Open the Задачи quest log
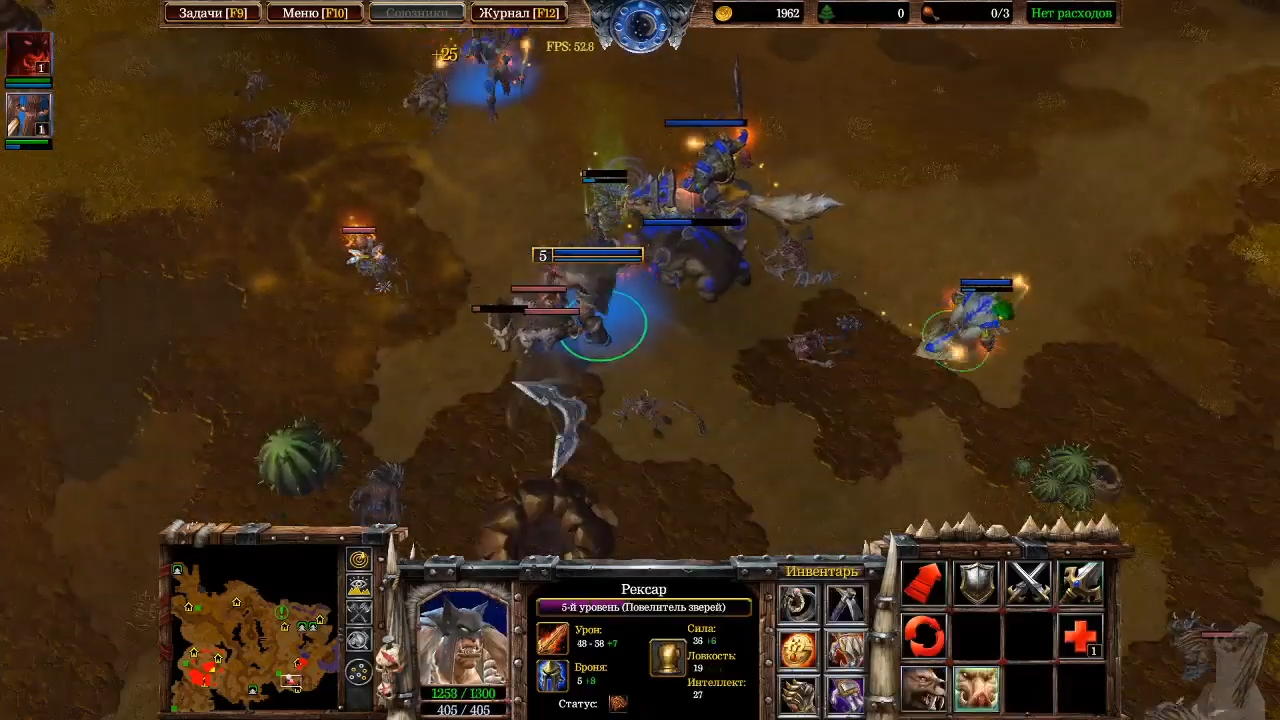The height and width of the screenshot is (720, 1280). coord(212,13)
